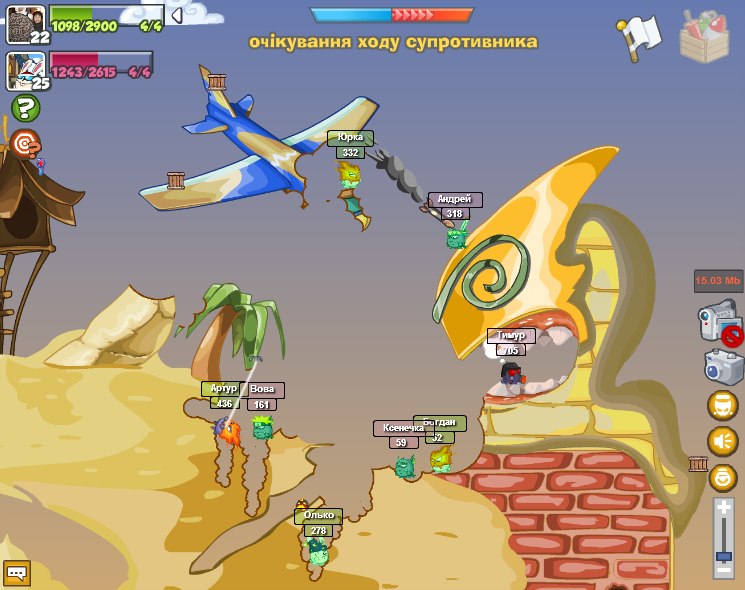Click the orange button below the speaker
The width and height of the screenshot is (745, 590).
pos(722,477)
